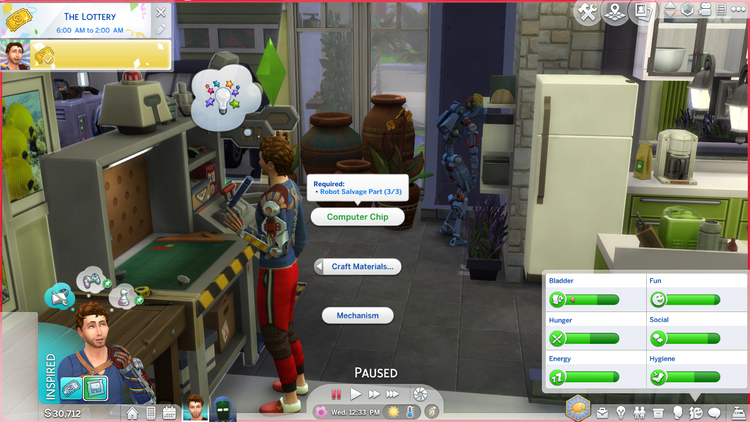Set game speed to fast forward

(374, 395)
